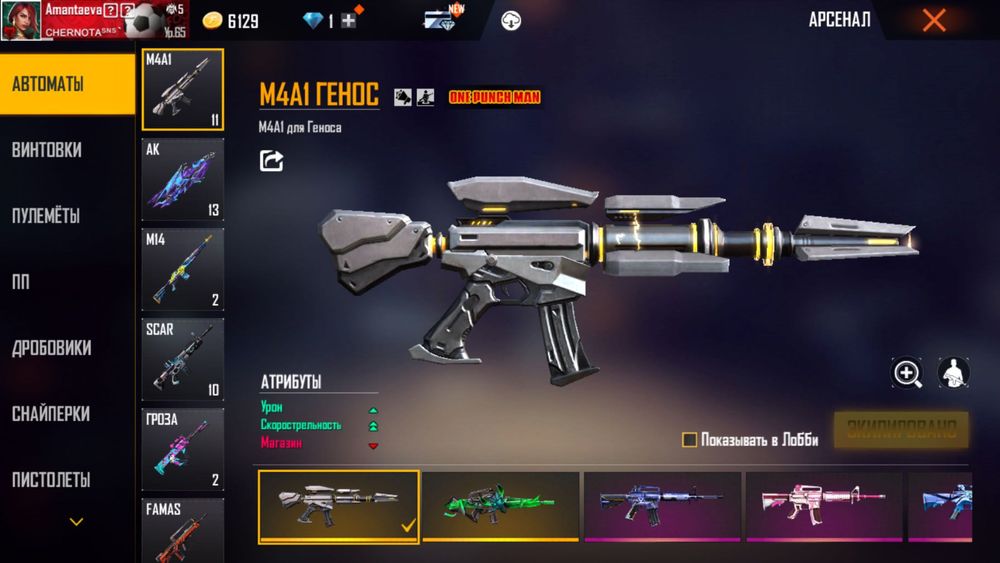Close the Arsenal screen with the X
This screenshot has height=563, width=1000.
(934, 20)
